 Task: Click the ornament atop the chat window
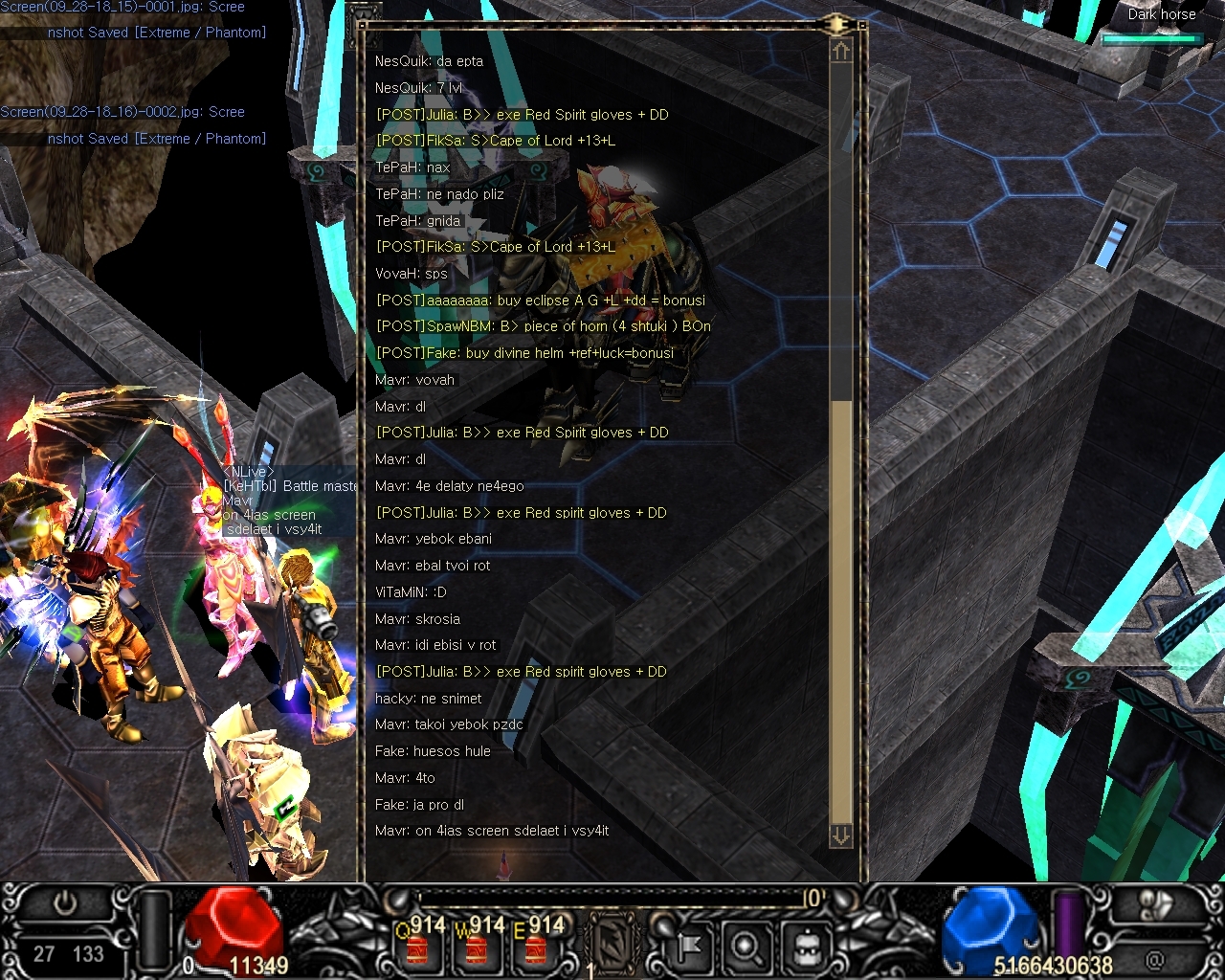point(836,24)
